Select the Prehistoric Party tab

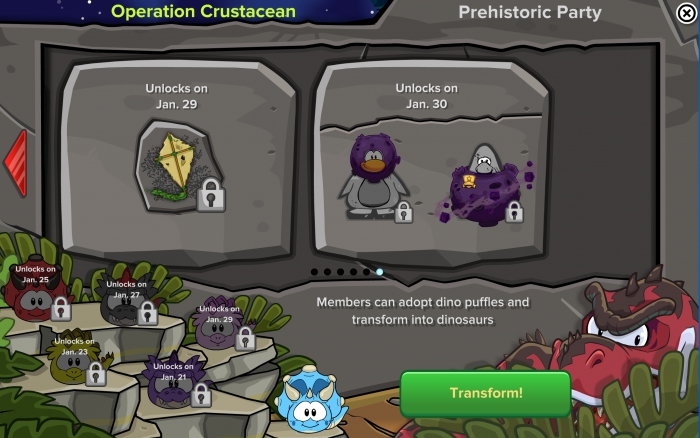530,13
